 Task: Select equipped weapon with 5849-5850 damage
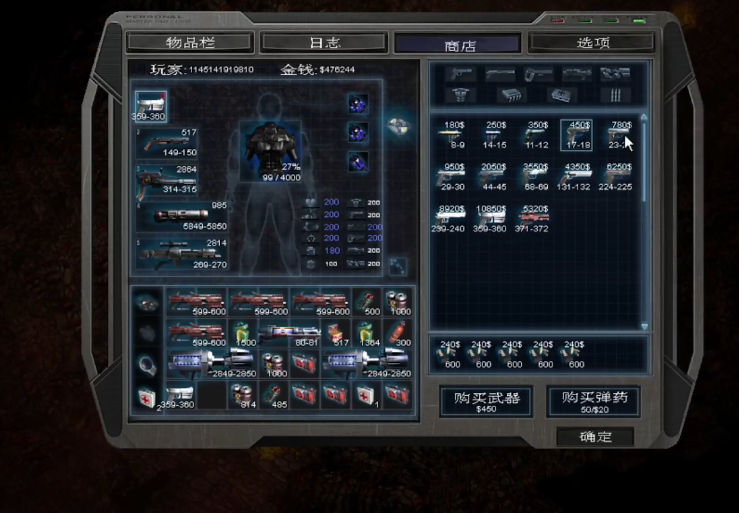click(x=180, y=216)
